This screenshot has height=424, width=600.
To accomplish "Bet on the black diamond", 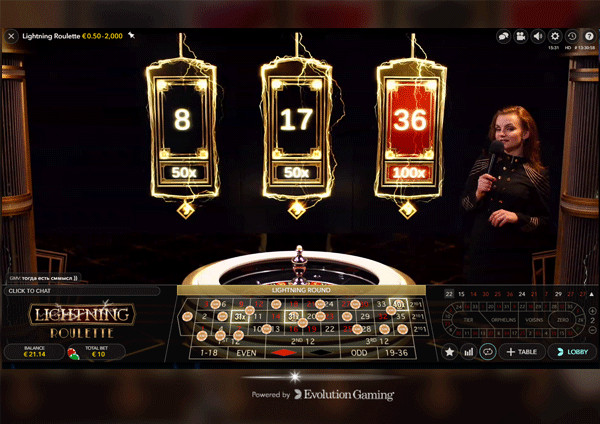I will [320, 352].
